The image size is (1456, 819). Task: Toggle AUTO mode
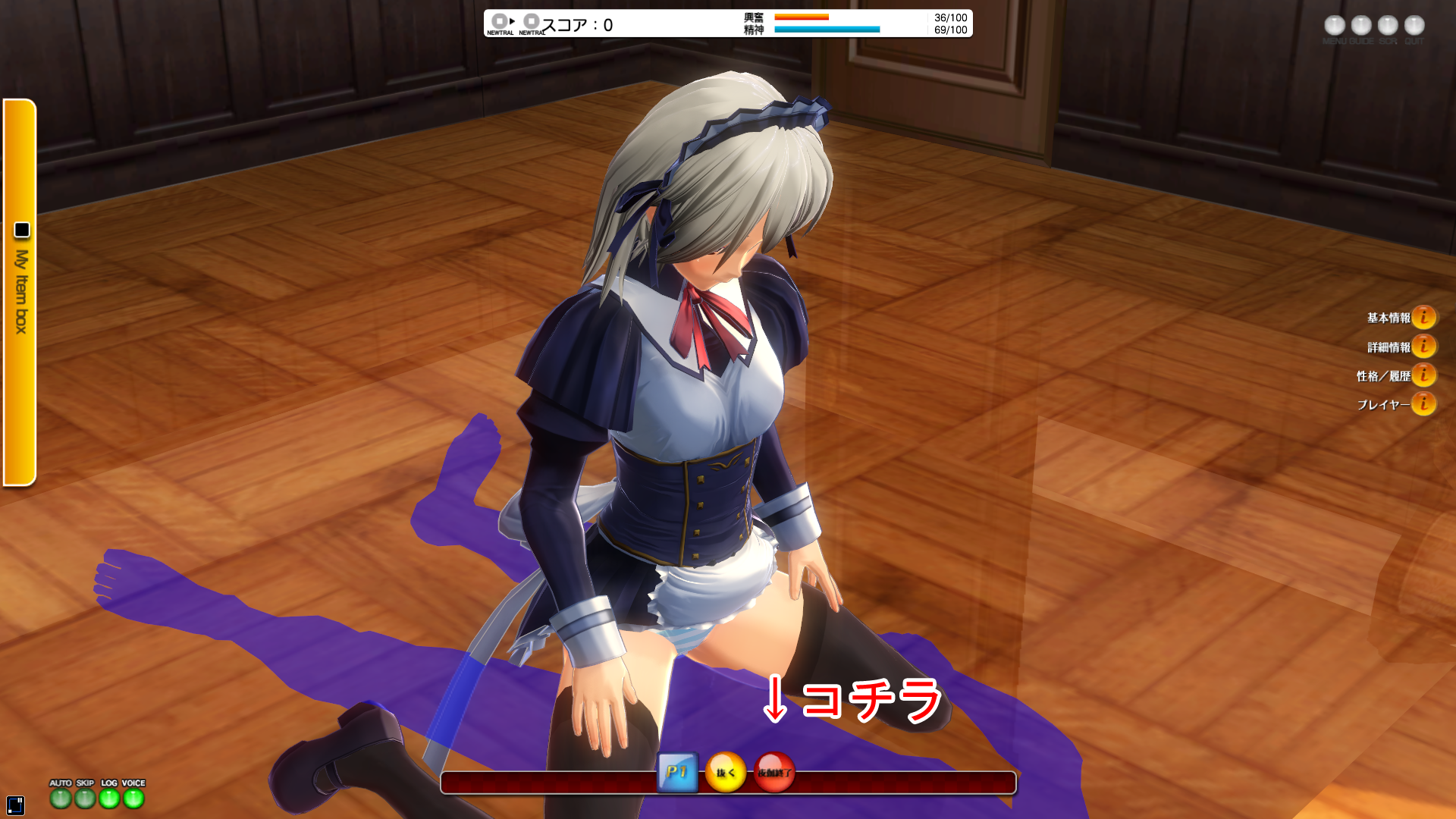(61, 798)
